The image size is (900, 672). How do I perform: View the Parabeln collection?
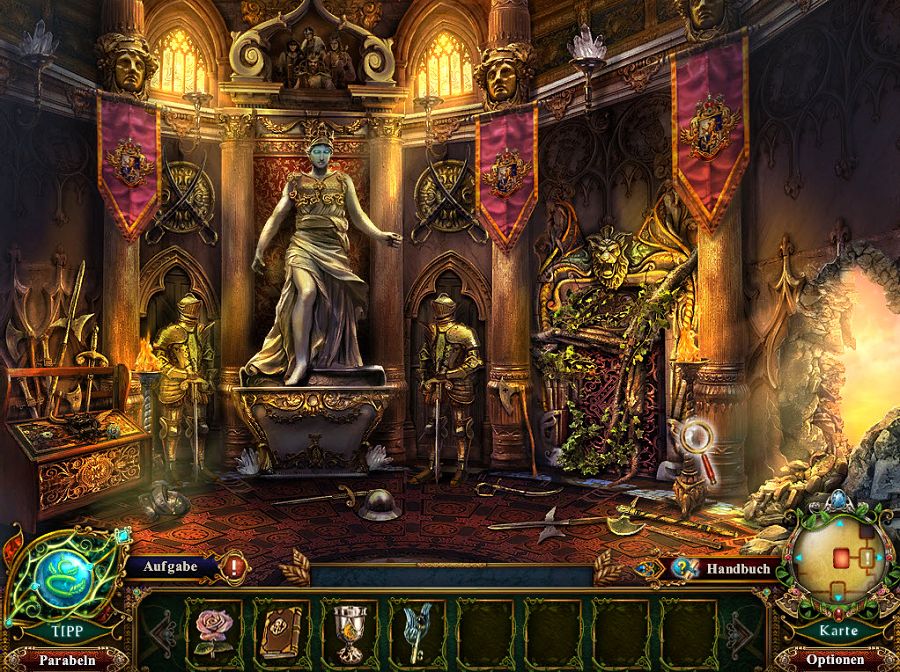tap(68, 661)
